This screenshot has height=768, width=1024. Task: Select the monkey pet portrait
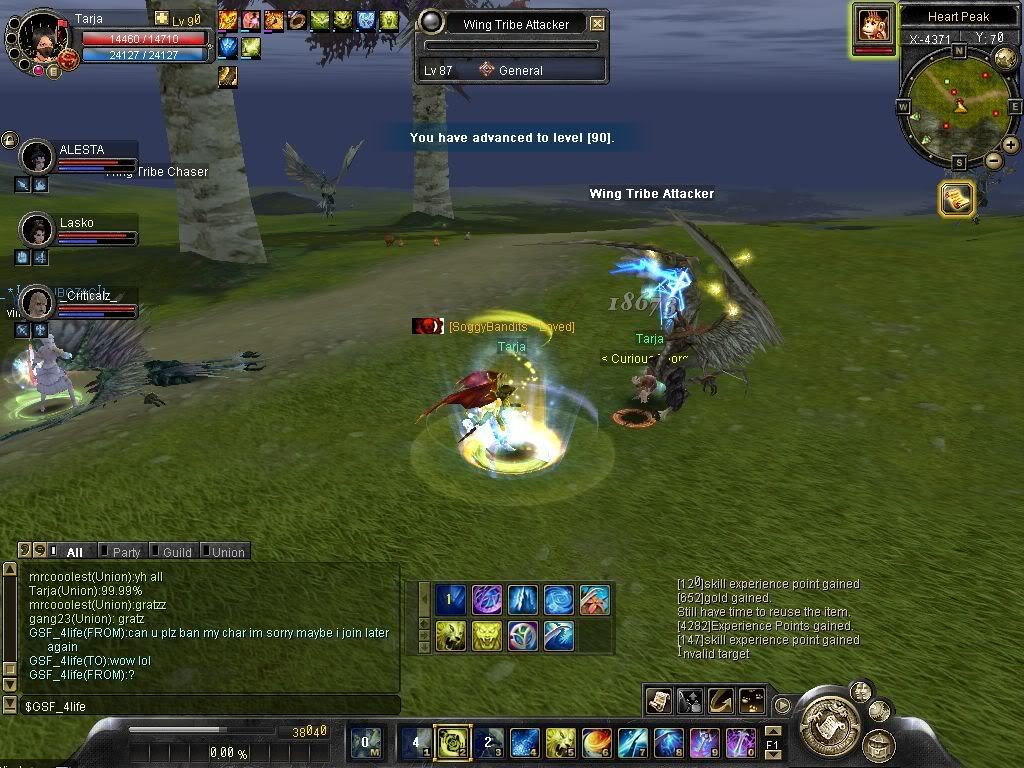tap(873, 24)
